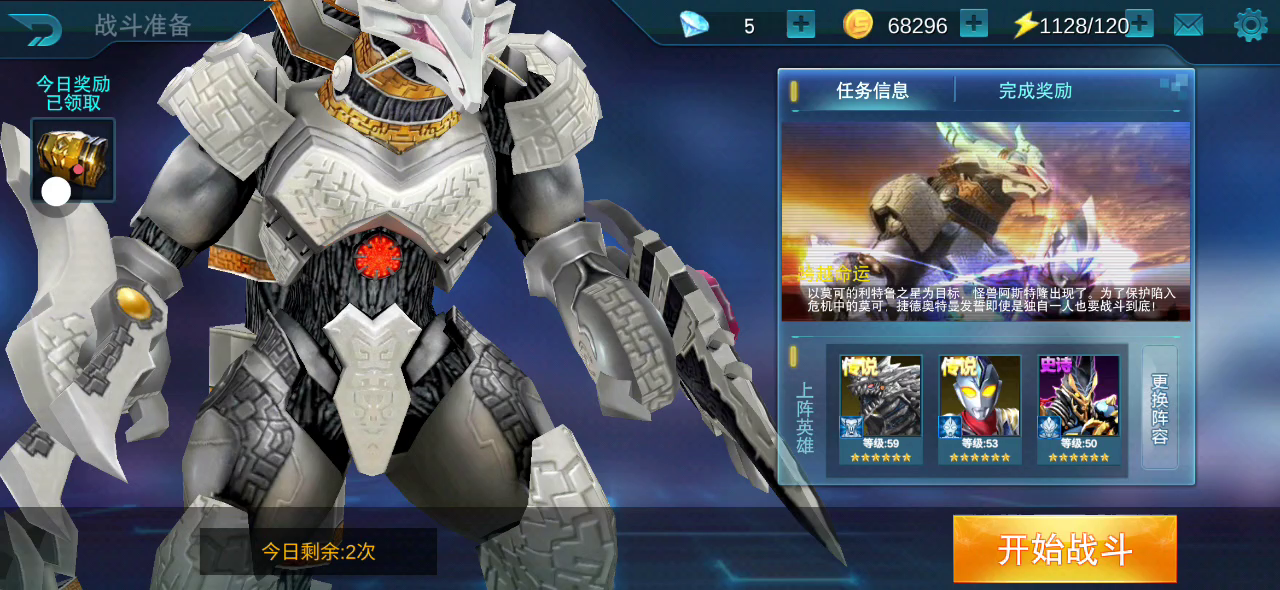Buy more gold coins via plus button
This screenshot has height=590, width=1280.
coord(973,24)
